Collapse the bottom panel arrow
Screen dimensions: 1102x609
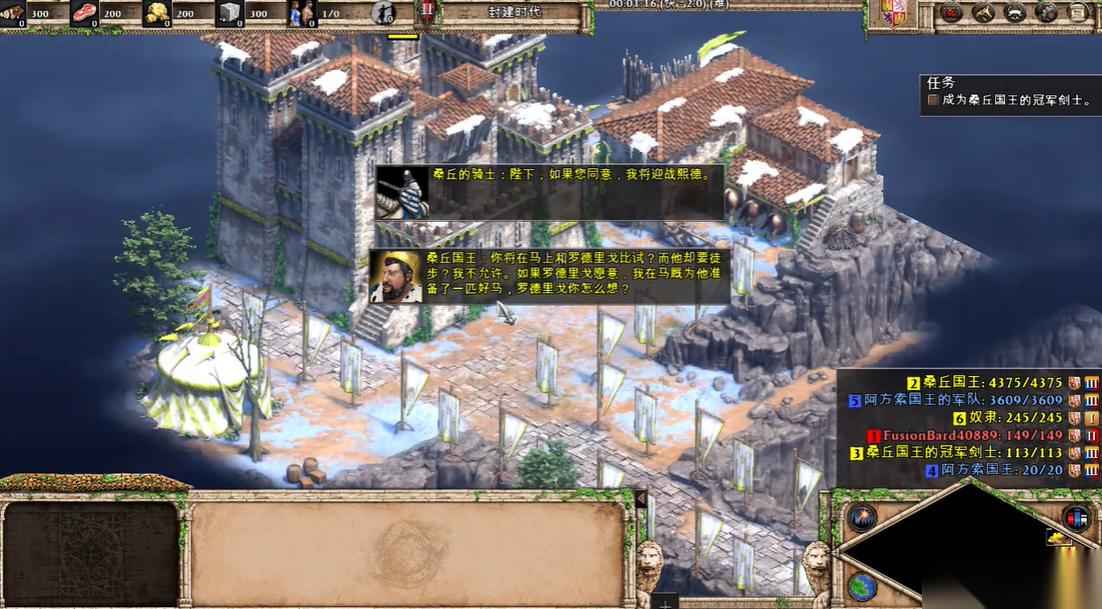coord(641,497)
